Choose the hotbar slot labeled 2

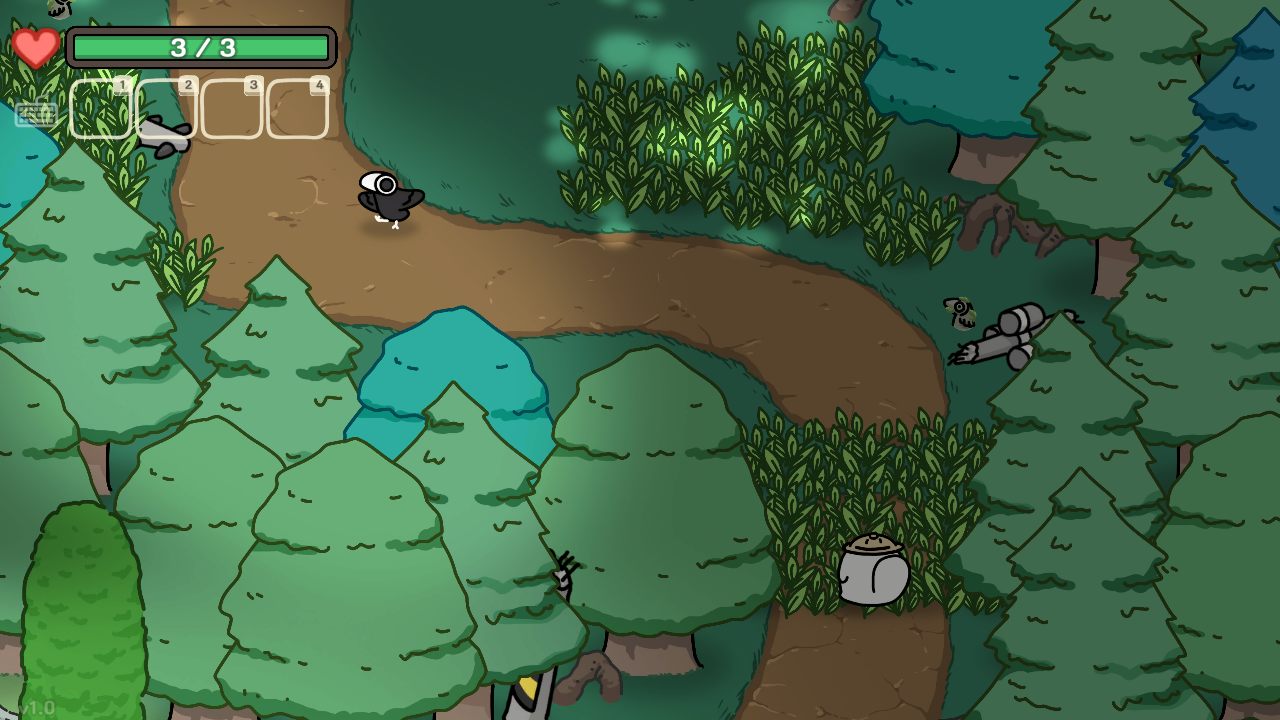click(166, 109)
